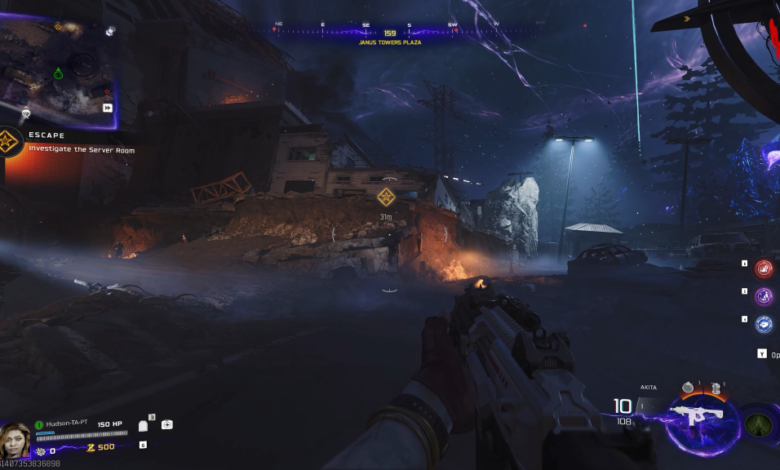Activate the blue perk icon
This screenshot has width=780, height=470.
point(764,323)
